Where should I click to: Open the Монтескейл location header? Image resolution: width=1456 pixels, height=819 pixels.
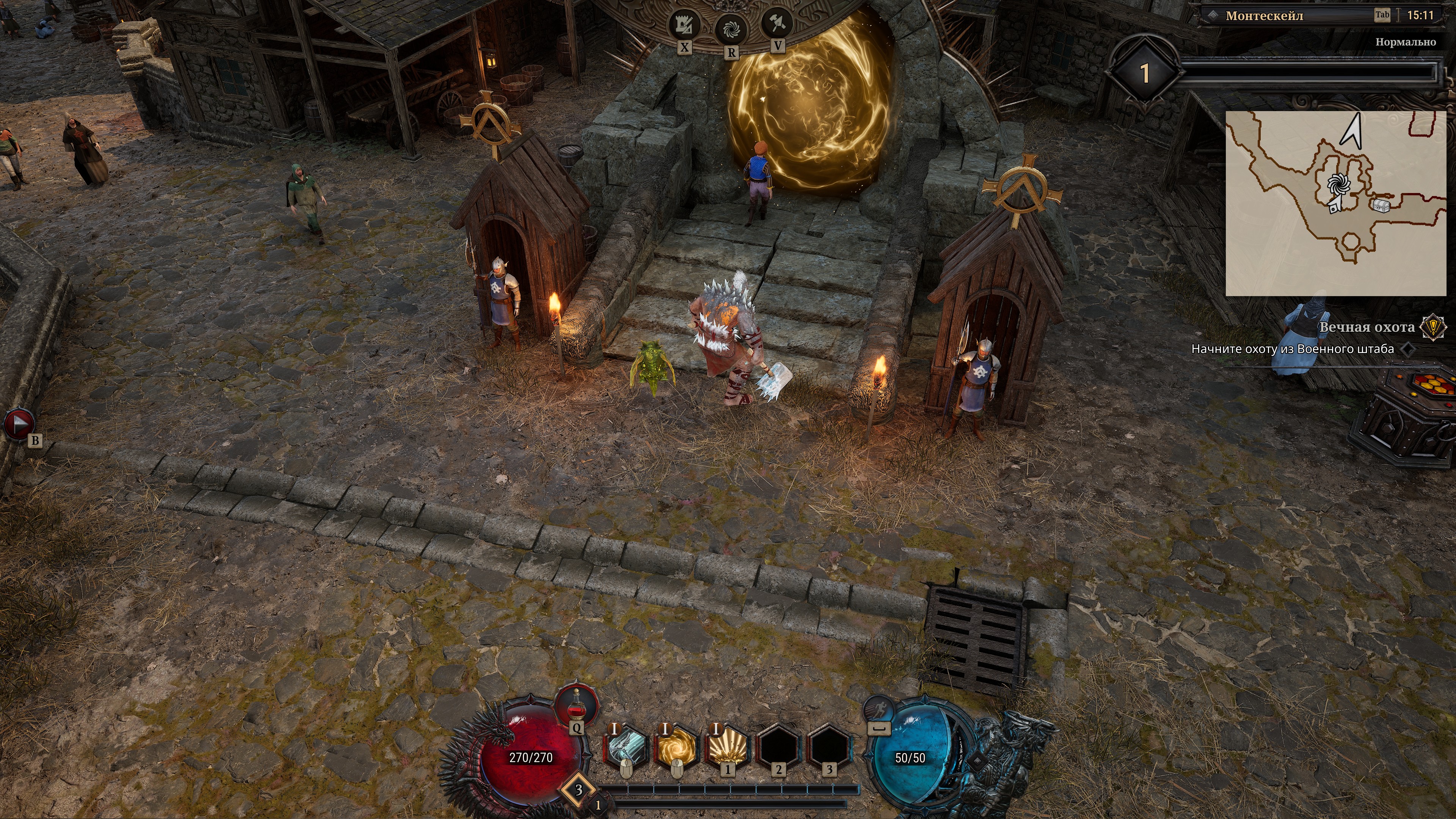coord(1264,16)
